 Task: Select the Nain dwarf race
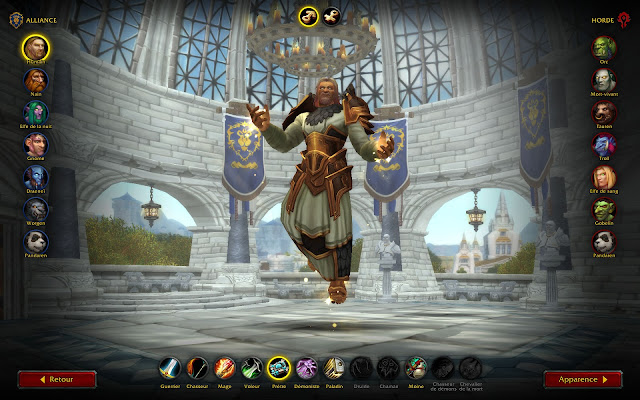(36, 80)
